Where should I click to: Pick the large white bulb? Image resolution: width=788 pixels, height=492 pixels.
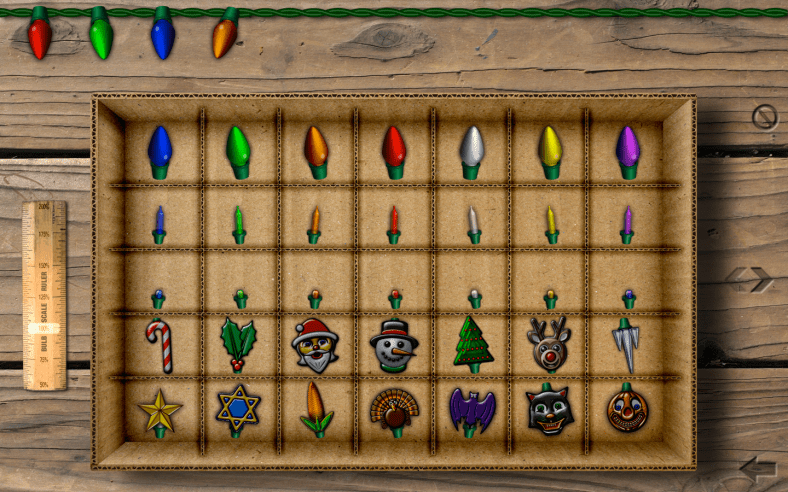pyautogui.click(x=472, y=148)
